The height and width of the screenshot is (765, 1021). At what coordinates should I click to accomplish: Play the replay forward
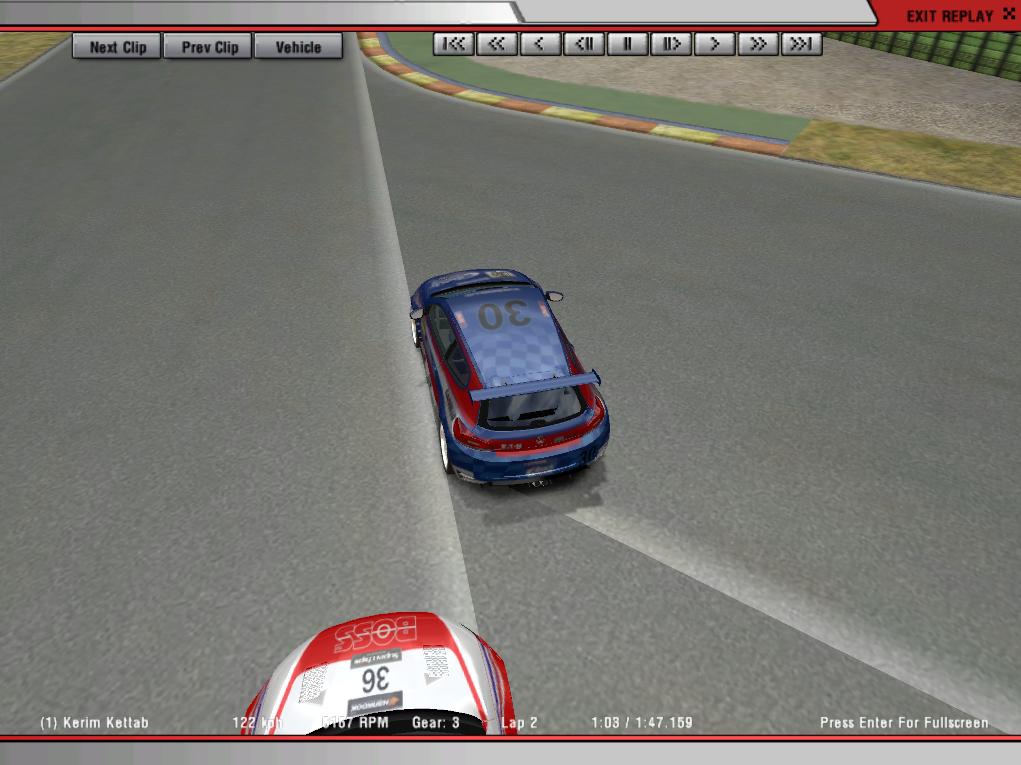714,44
